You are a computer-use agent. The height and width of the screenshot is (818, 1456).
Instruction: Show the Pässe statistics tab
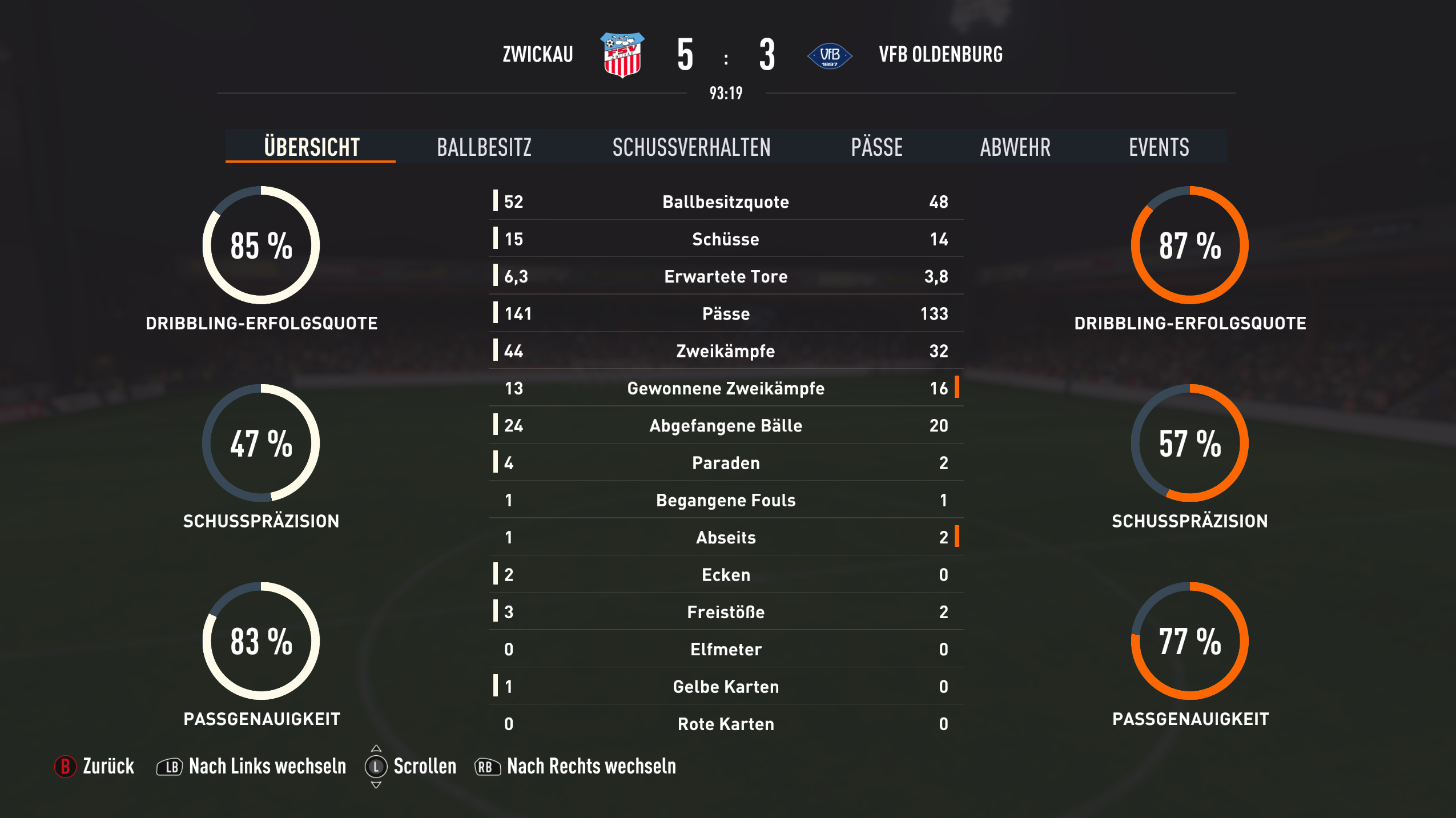coord(876,147)
